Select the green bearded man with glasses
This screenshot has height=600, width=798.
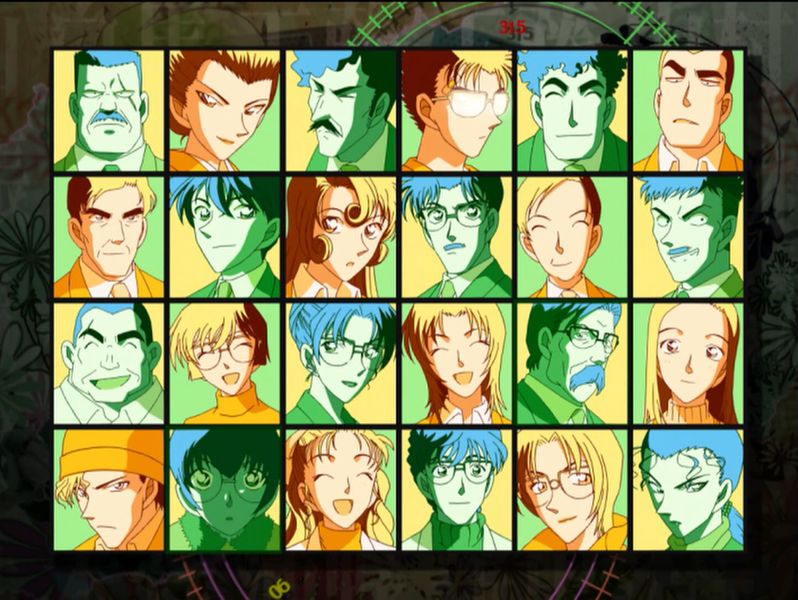[x=572, y=363]
